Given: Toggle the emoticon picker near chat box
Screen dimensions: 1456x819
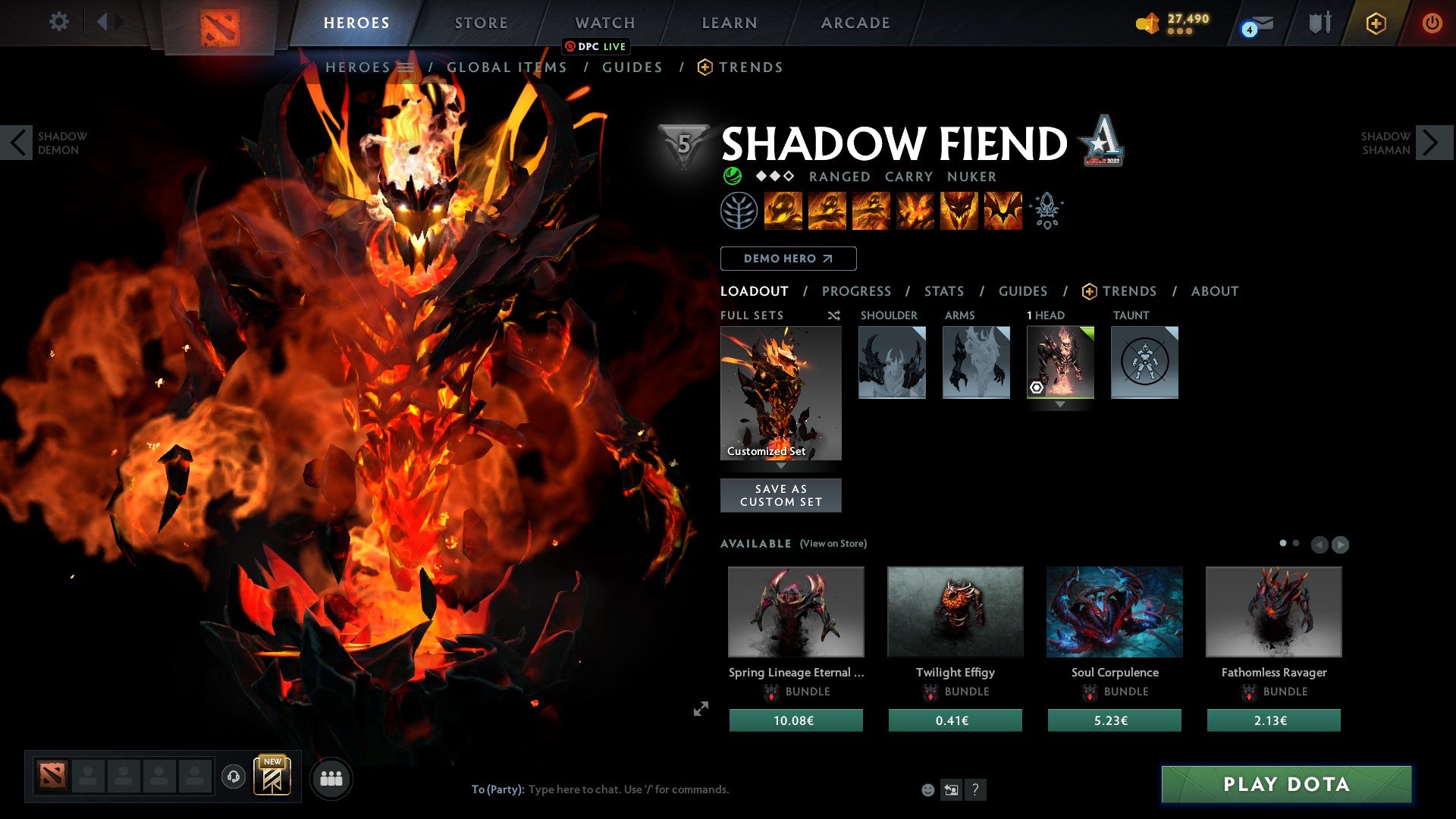Looking at the screenshot, I should 928,789.
